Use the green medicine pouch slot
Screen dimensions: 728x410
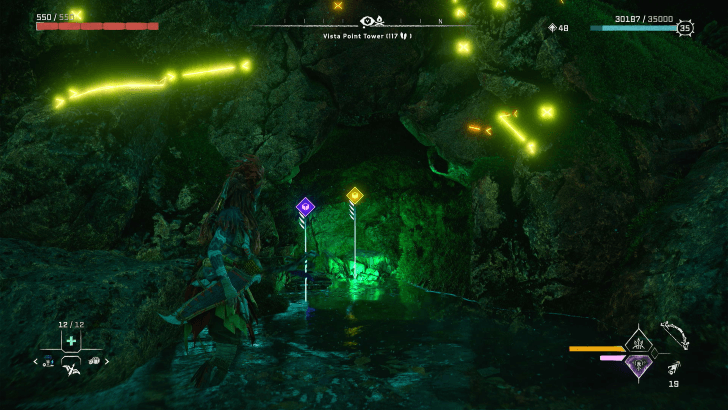tap(71, 341)
